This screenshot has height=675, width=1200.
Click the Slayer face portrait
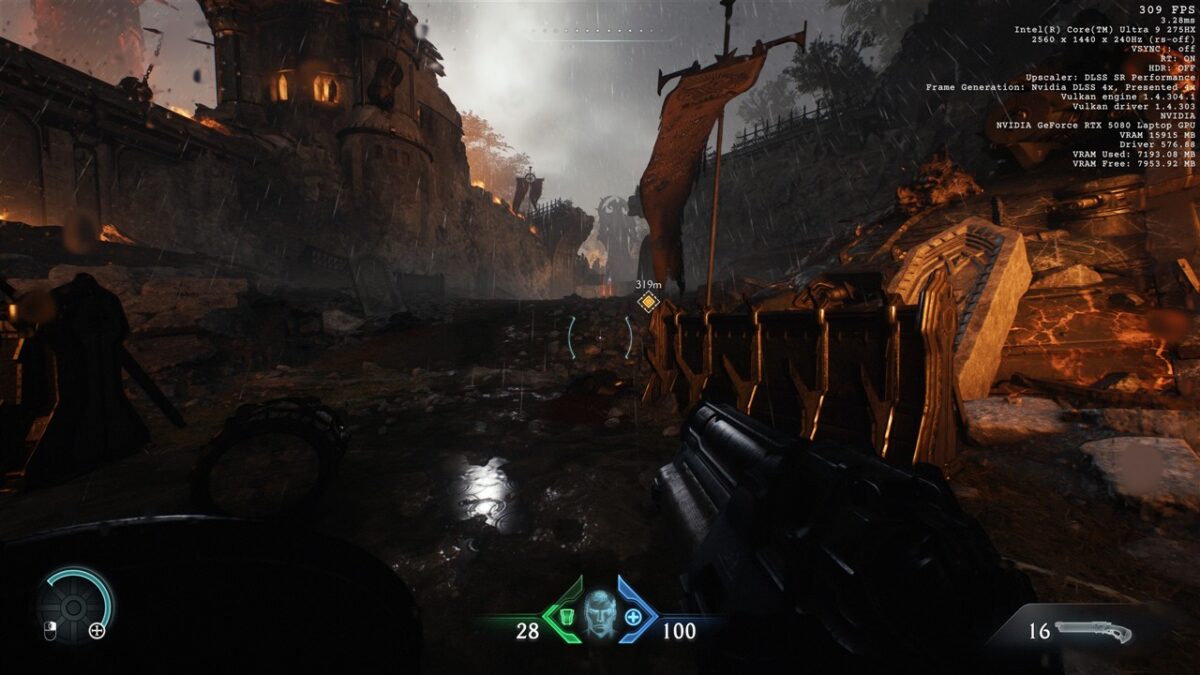click(599, 612)
